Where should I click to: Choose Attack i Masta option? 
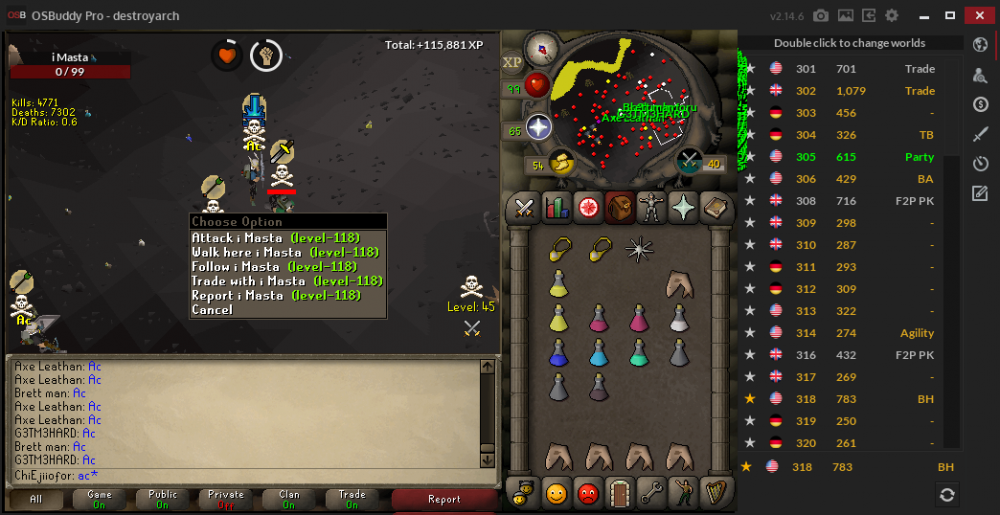tap(285, 238)
